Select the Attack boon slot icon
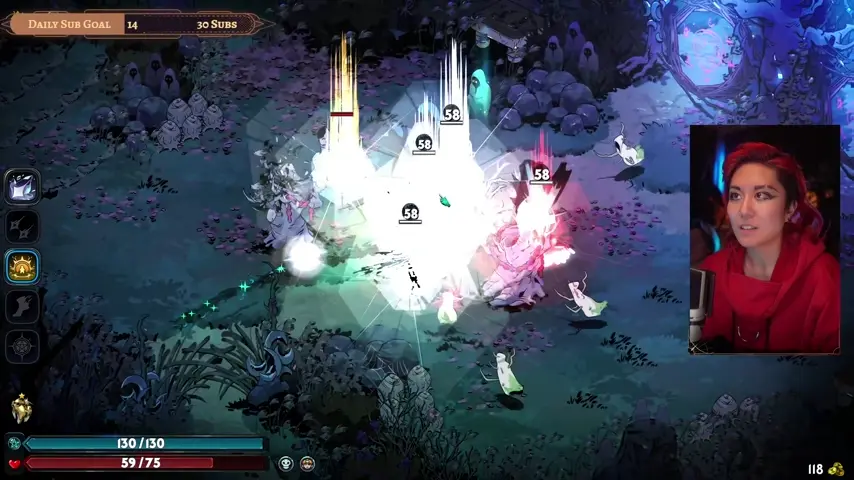The height and width of the screenshot is (480, 854). pos(22,186)
